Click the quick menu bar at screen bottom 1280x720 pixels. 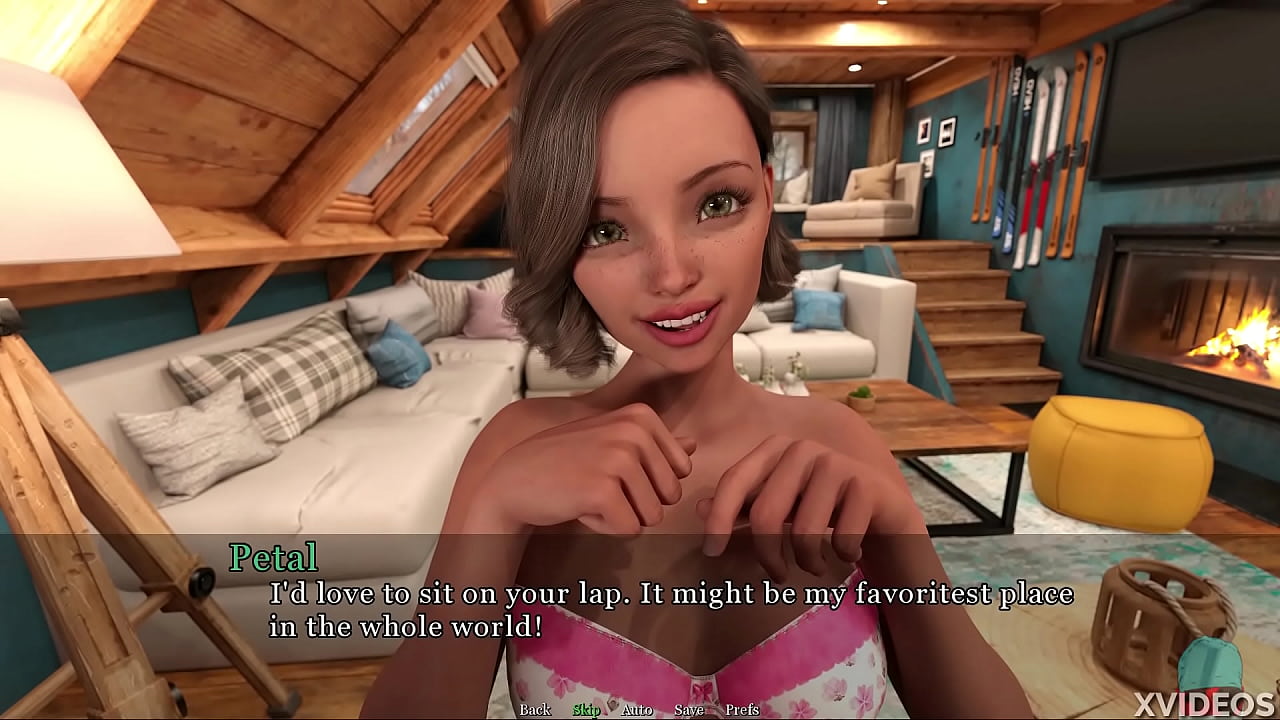coord(640,710)
